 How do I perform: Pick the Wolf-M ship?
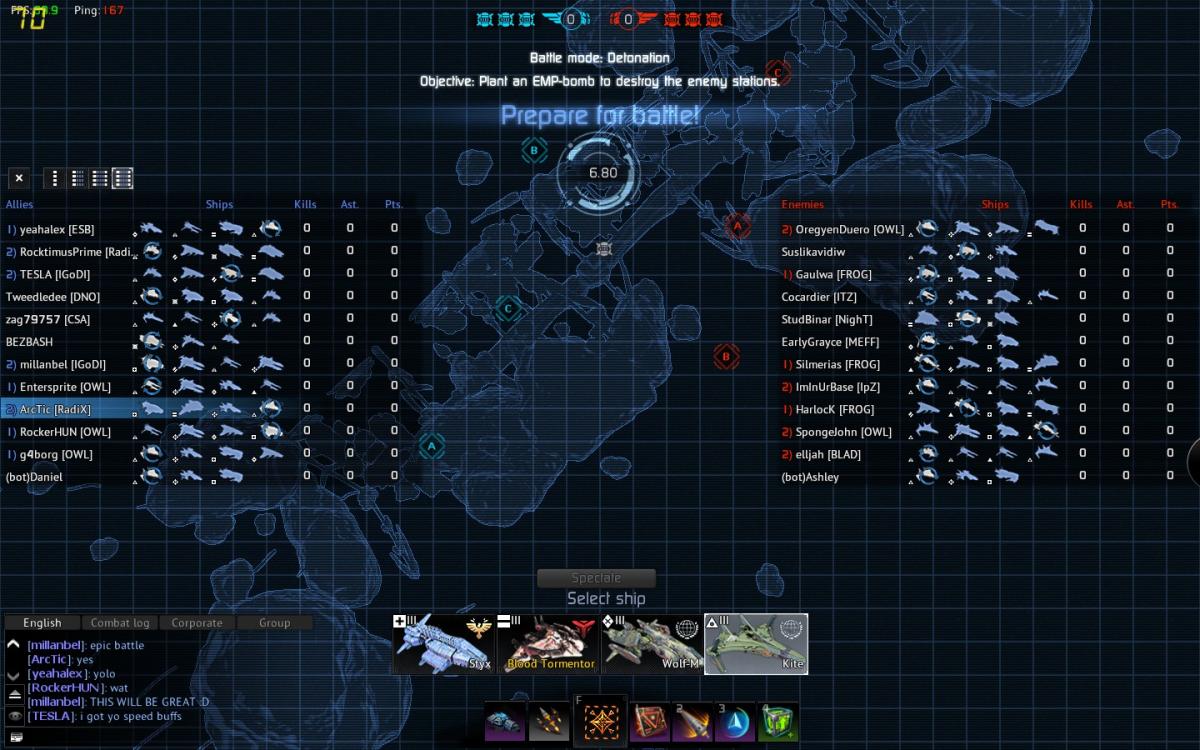coord(651,643)
